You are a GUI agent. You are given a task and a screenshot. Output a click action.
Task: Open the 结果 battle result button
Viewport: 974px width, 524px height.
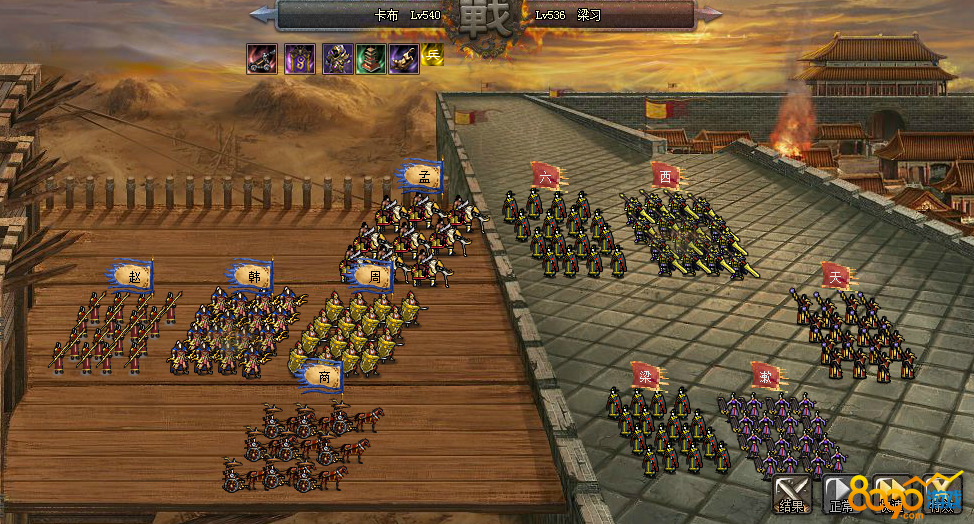click(792, 493)
